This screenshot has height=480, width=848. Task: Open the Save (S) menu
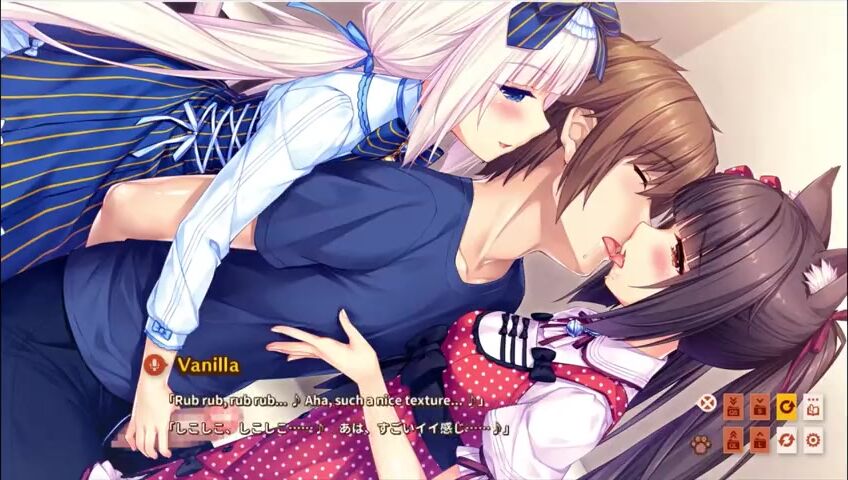[760, 405]
